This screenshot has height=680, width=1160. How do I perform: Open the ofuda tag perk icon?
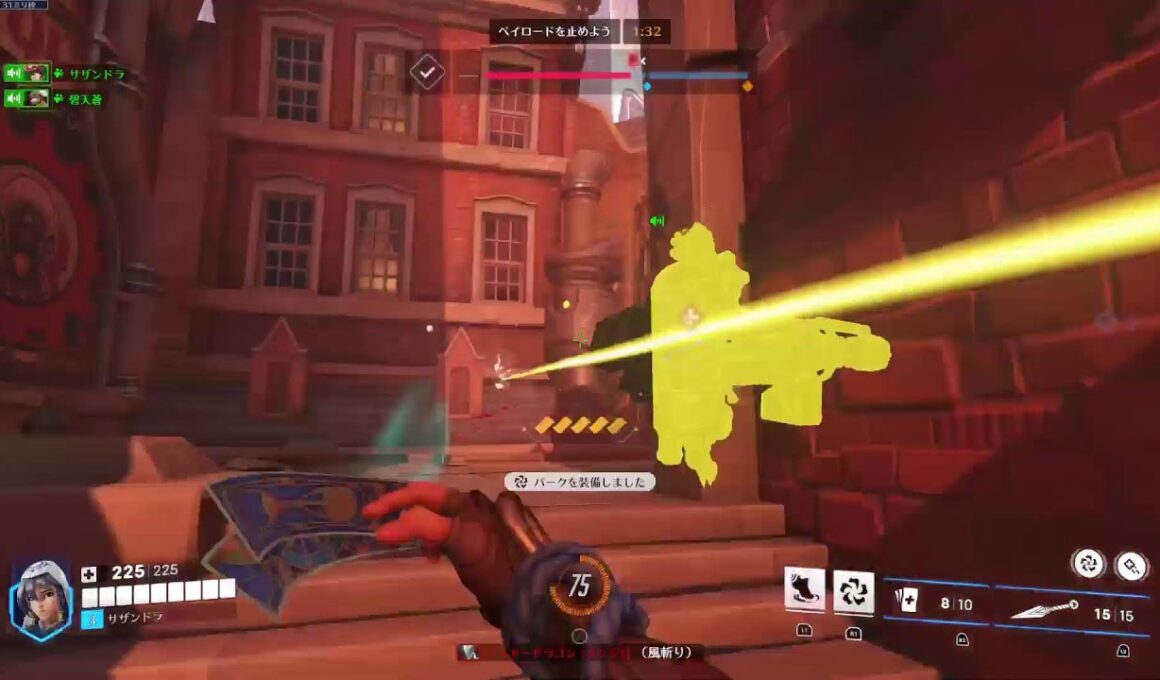(1130, 564)
